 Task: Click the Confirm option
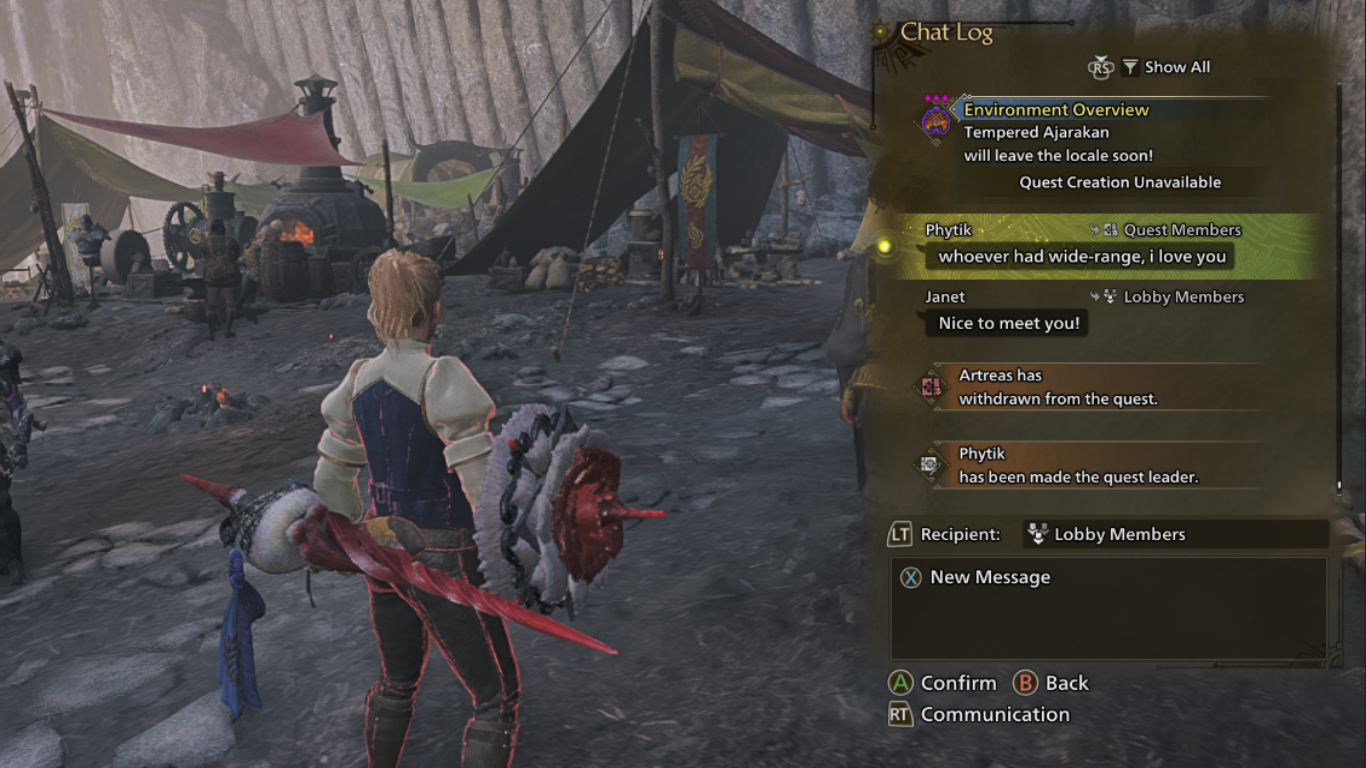click(944, 683)
